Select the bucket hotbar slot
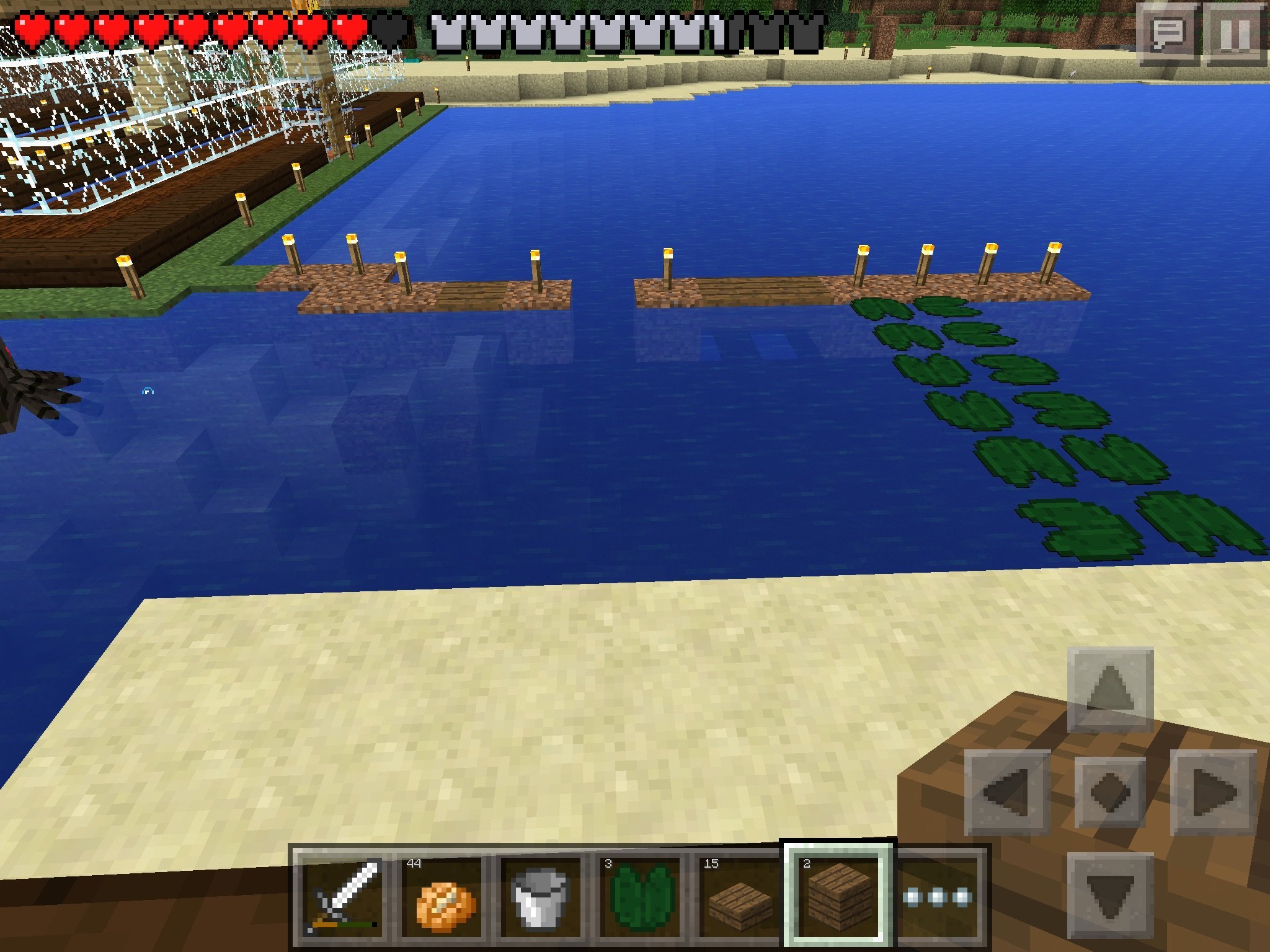 coord(541,896)
